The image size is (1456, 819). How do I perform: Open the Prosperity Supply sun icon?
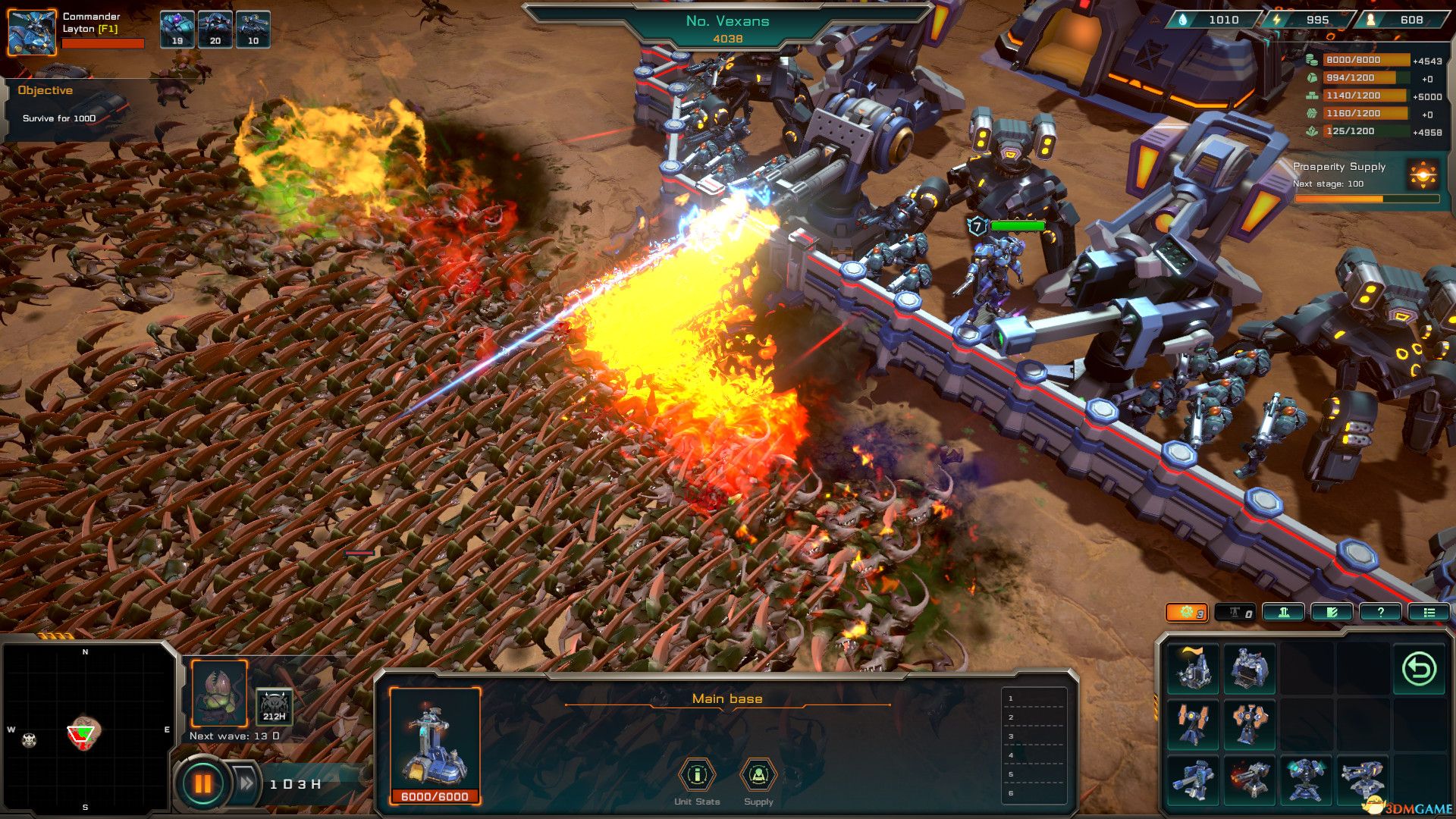click(1423, 174)
